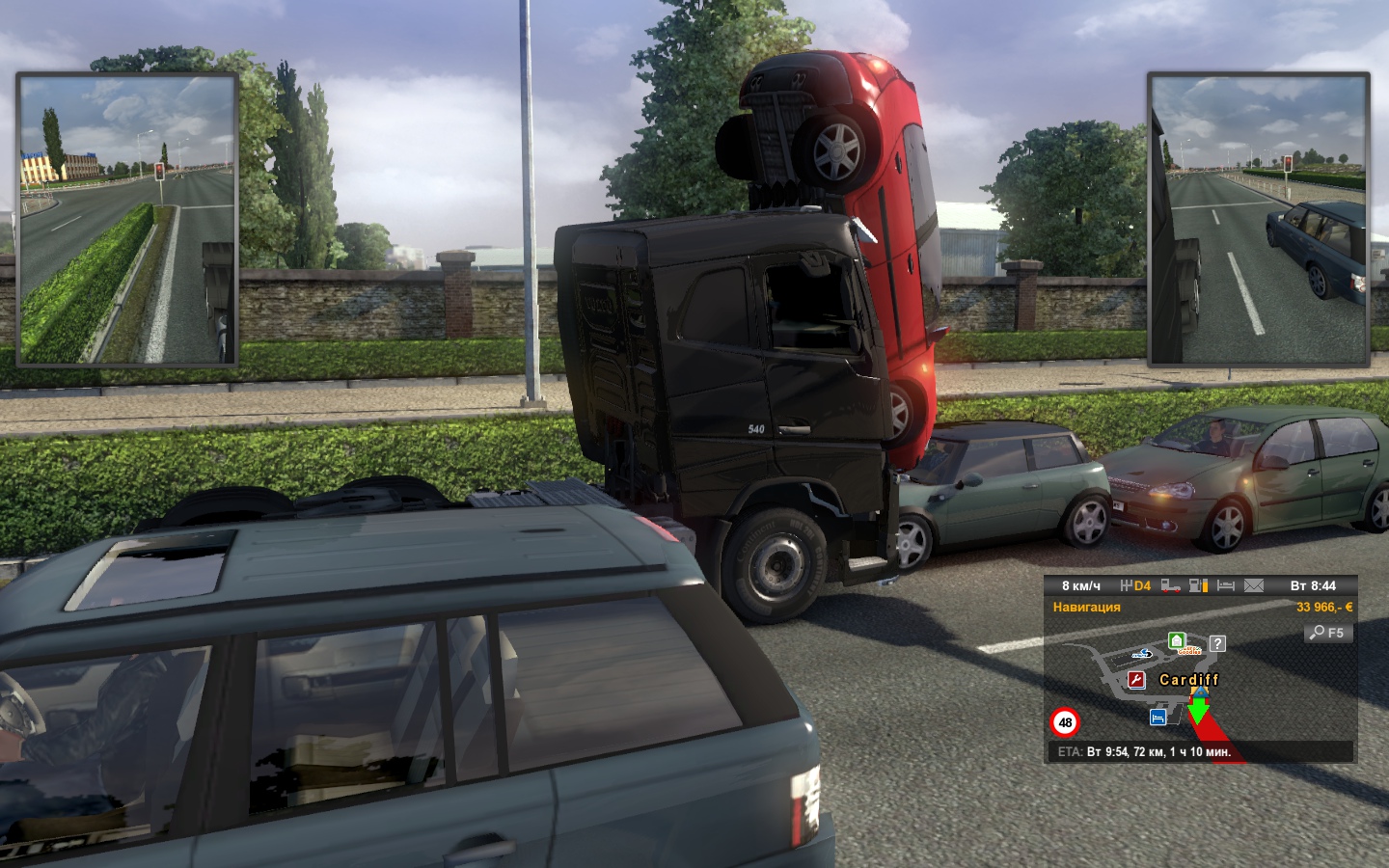Click the grey question mark map marker
The image size is (1389, 868).
tap(1217, 643)
